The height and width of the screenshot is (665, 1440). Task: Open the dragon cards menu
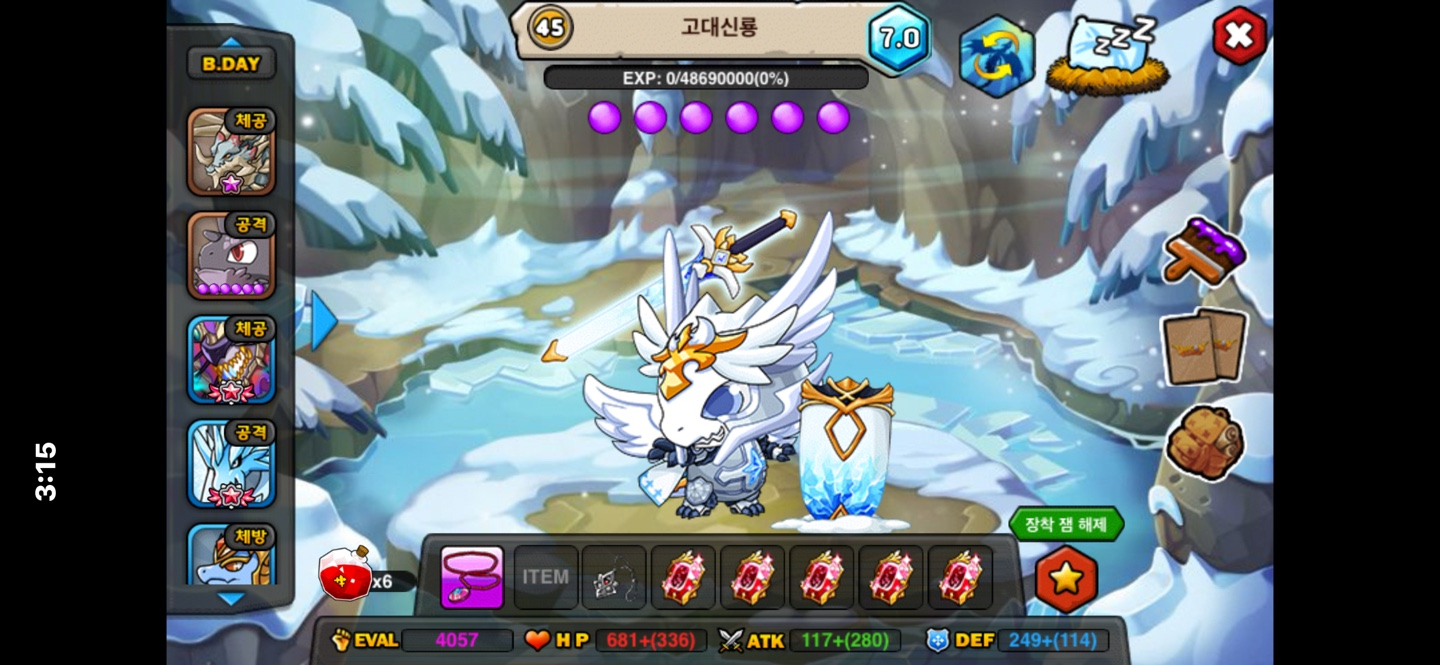coord(1203,347)
